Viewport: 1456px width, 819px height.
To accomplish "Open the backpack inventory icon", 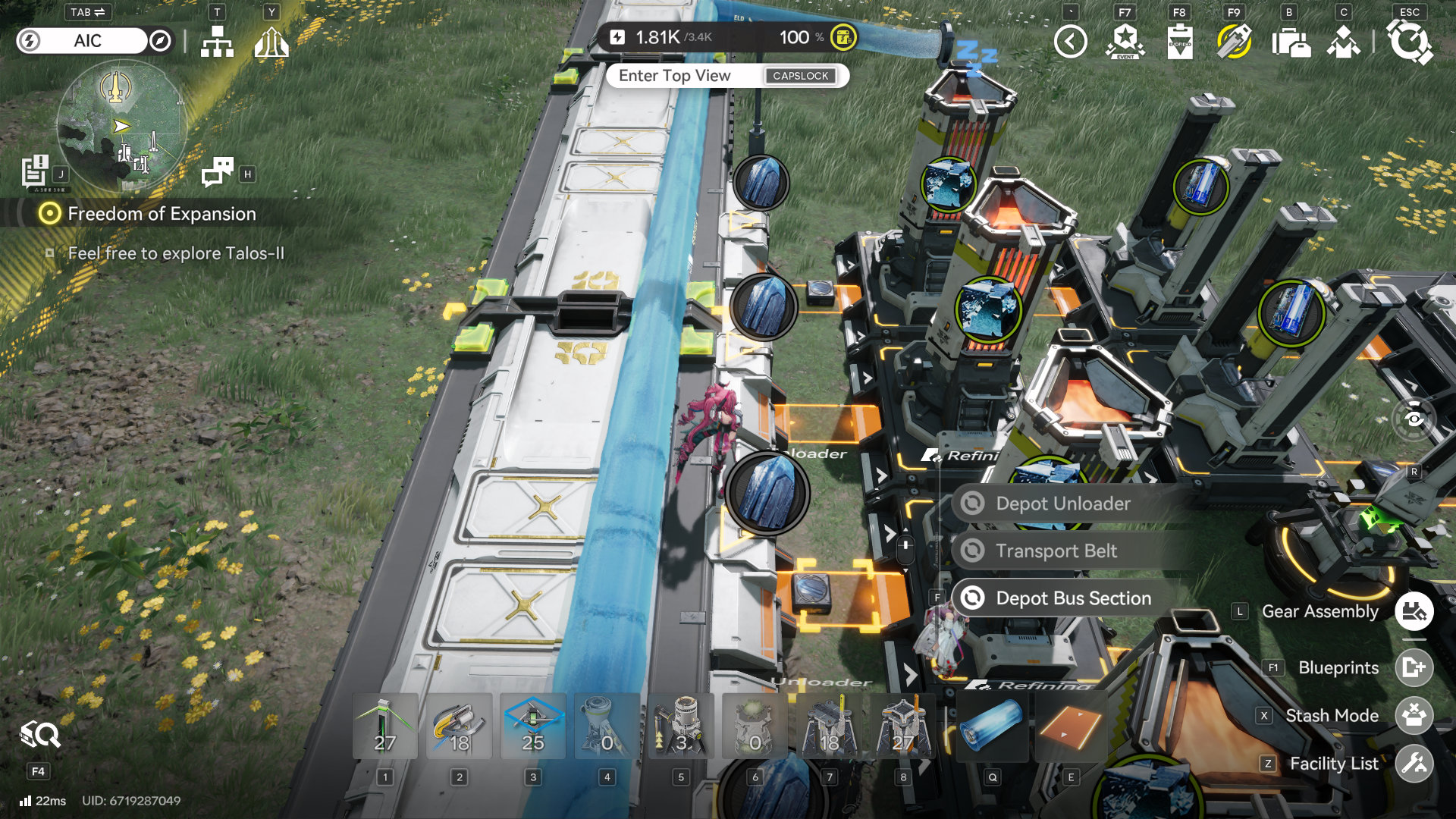I will pyautogui.click(x=1291, y=42).
